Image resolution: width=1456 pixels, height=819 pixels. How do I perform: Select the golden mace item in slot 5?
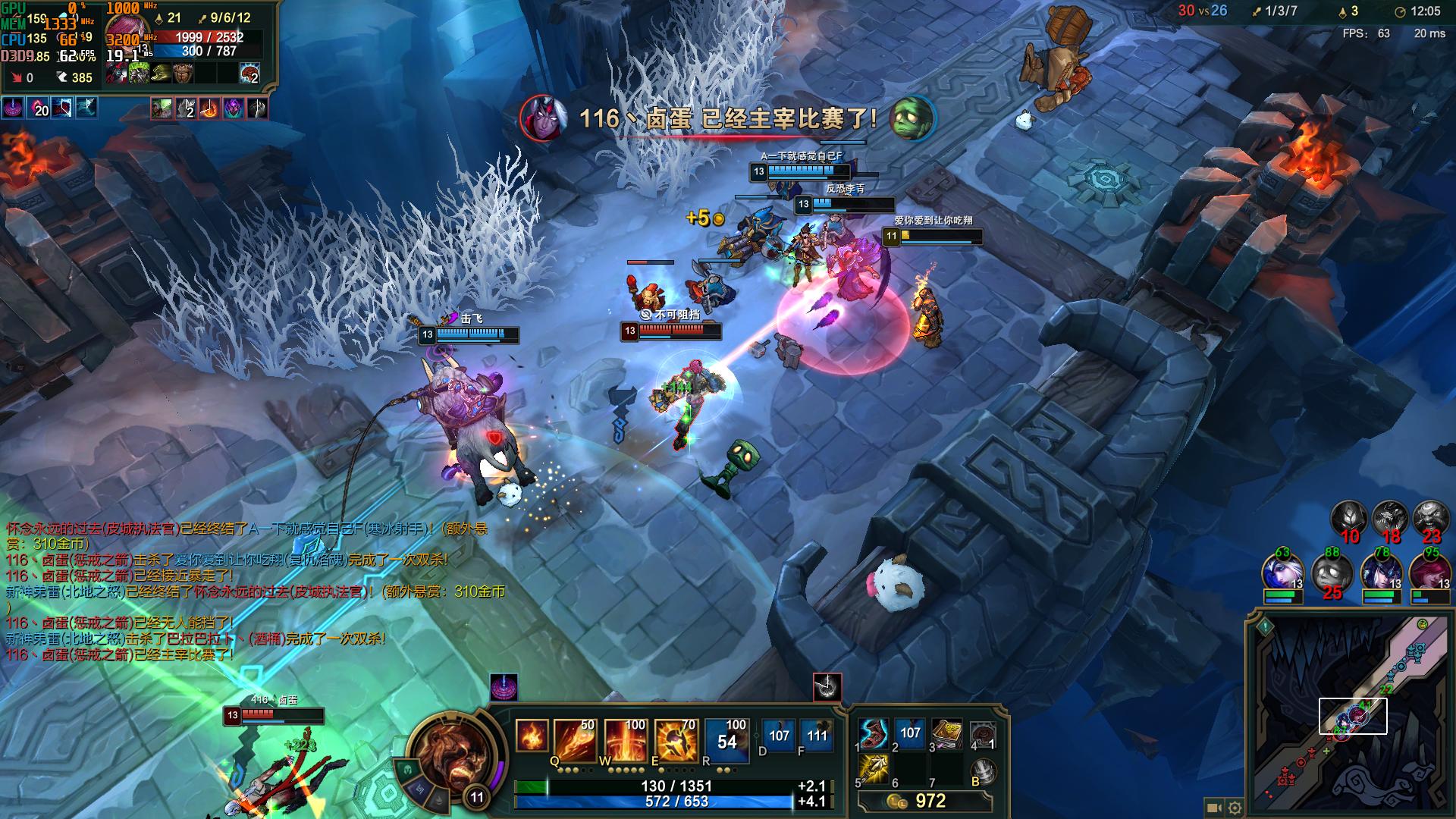click(874, 770)
